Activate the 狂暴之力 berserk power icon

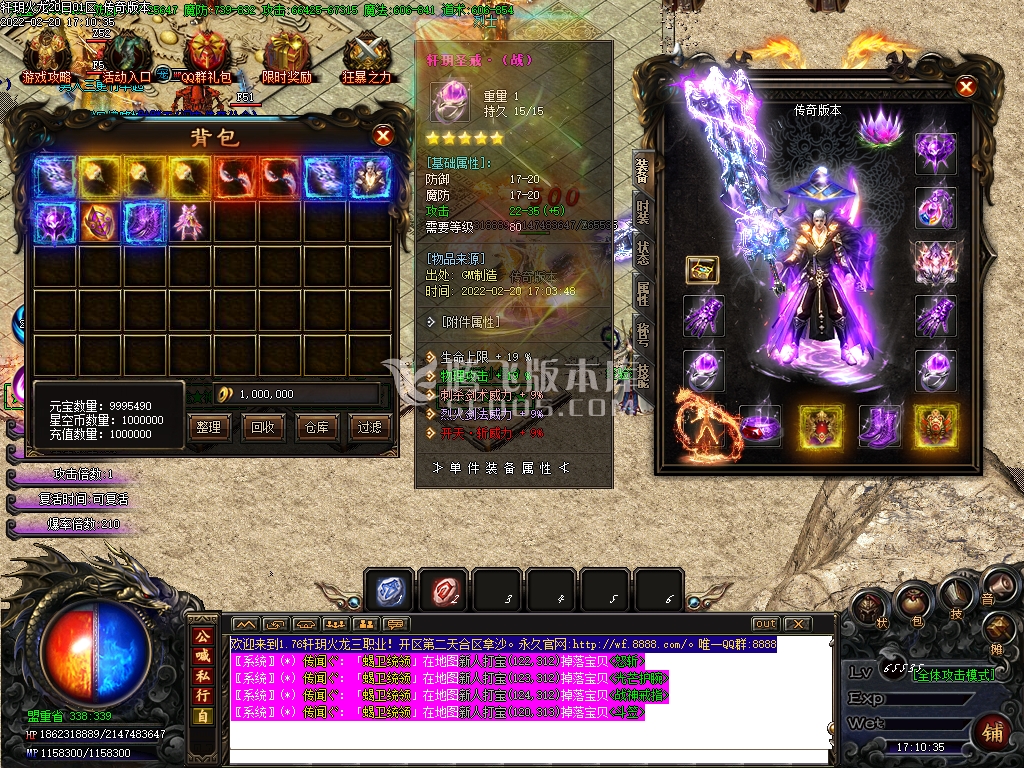pos(367,55)
